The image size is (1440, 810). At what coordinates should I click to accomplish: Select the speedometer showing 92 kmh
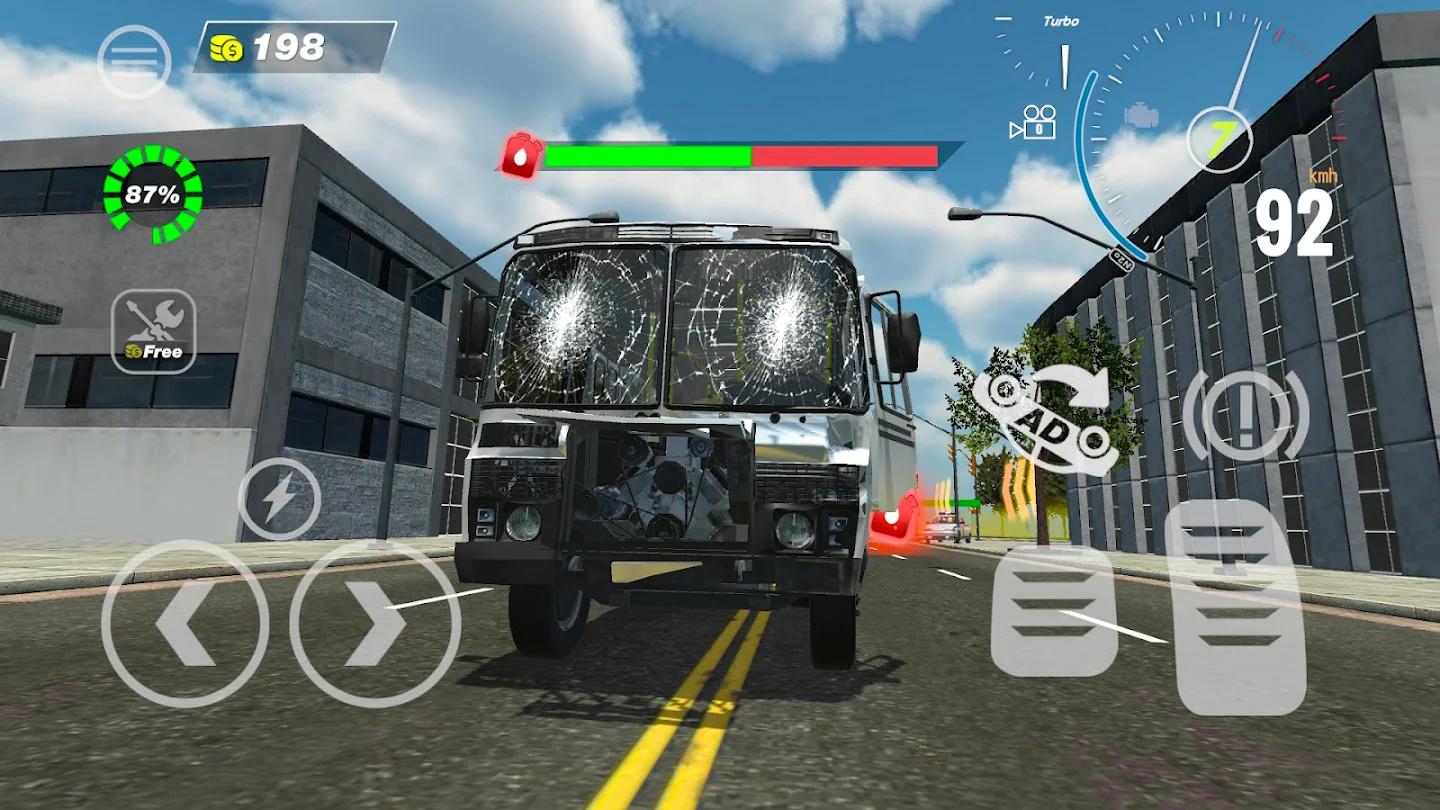[x=1297, y=222]
